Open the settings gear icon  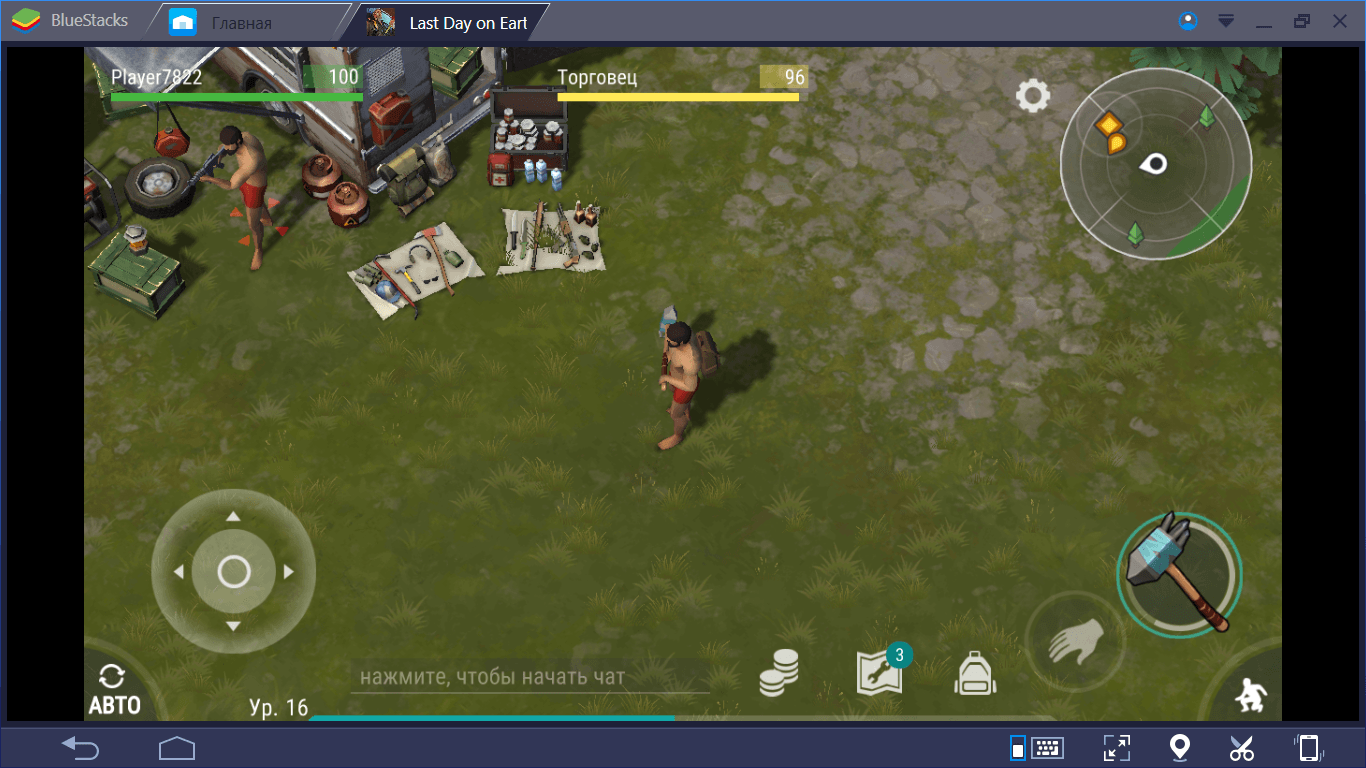pyautogui.click(x=1033, y=96)
